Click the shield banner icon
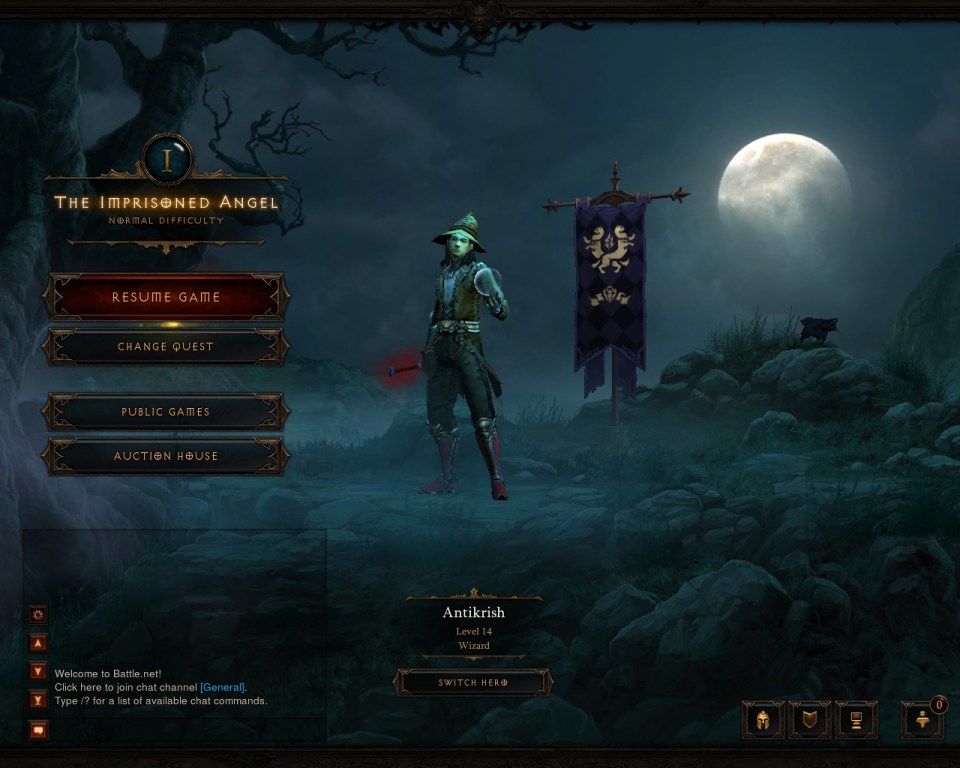This screenshot has height=768, width=960. [x=809, y=719]
